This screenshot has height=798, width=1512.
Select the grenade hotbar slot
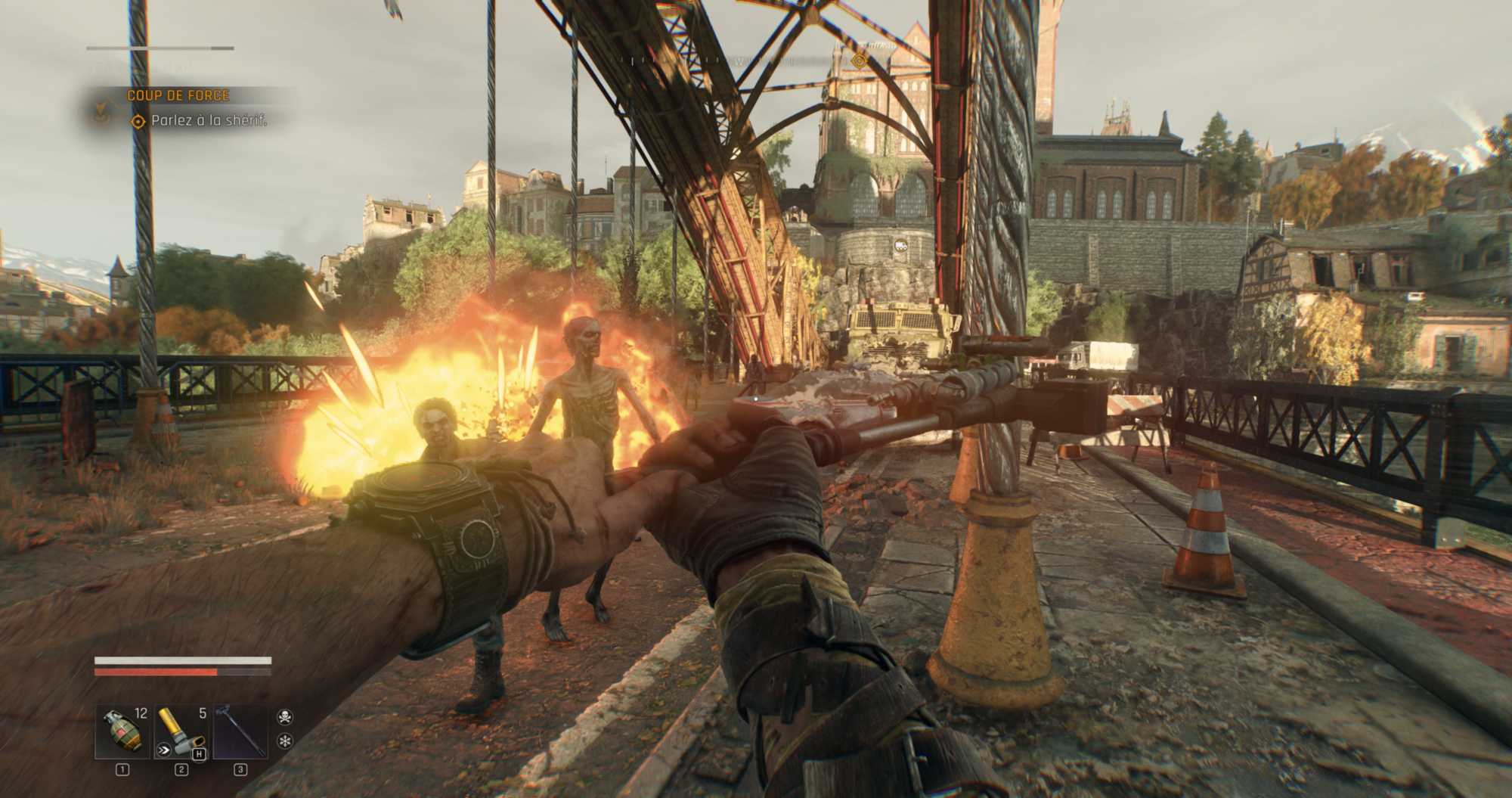122,732
